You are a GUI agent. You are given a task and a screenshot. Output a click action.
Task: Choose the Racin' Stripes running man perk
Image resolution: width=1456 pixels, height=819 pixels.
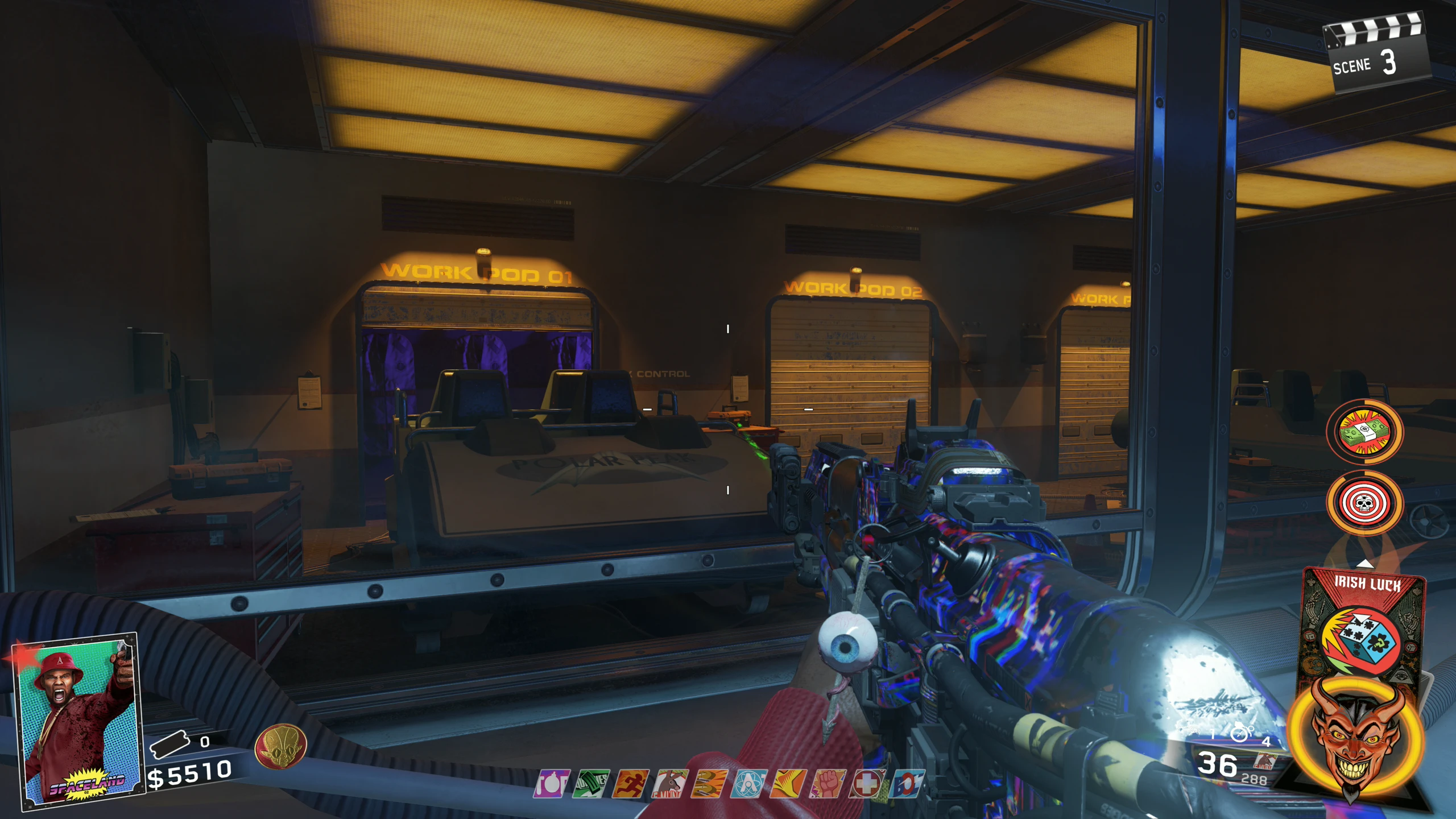631,784
